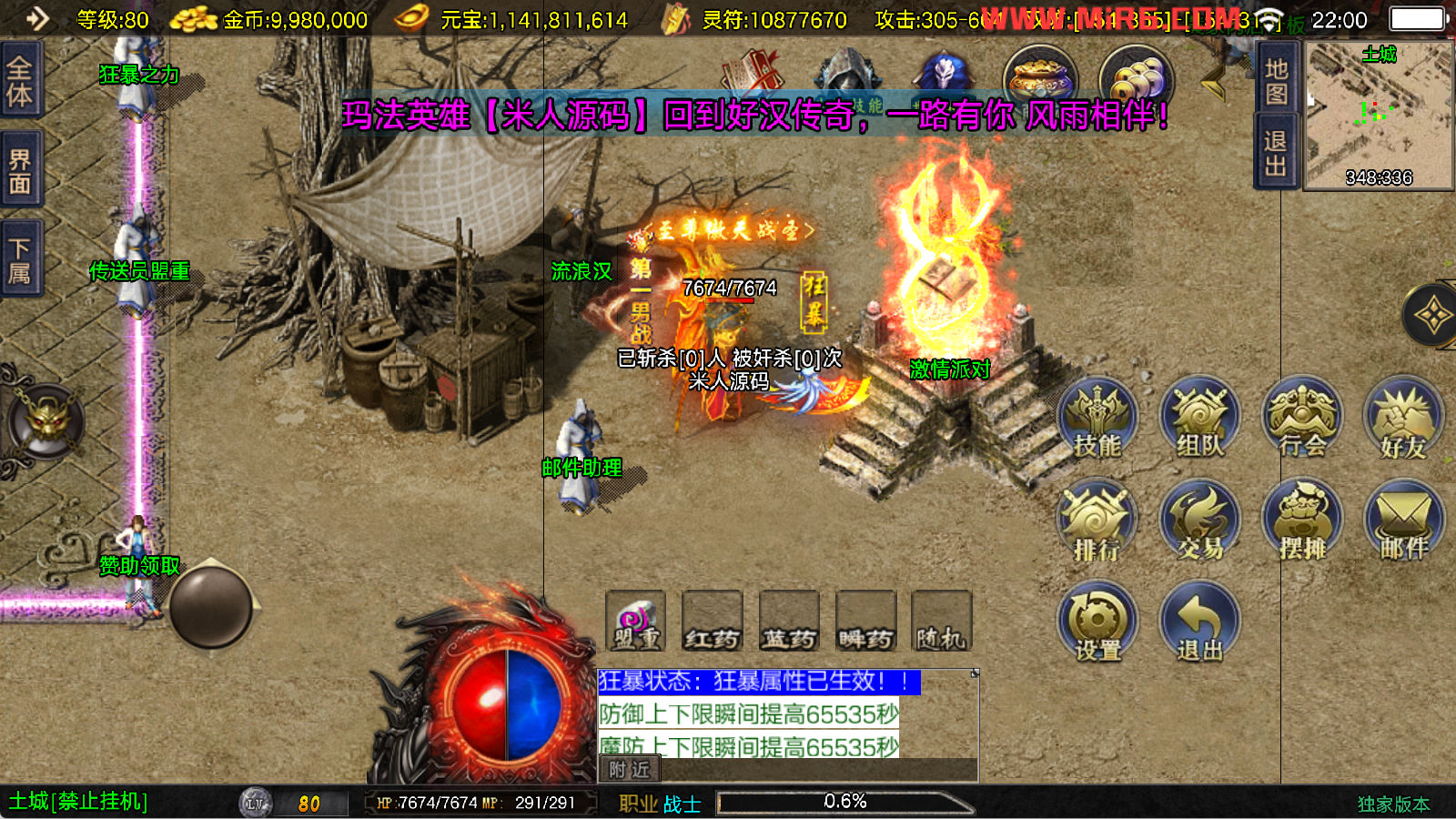
Task: Open the 摆摊 stall menu
Action: click(x=1301, y=521)
